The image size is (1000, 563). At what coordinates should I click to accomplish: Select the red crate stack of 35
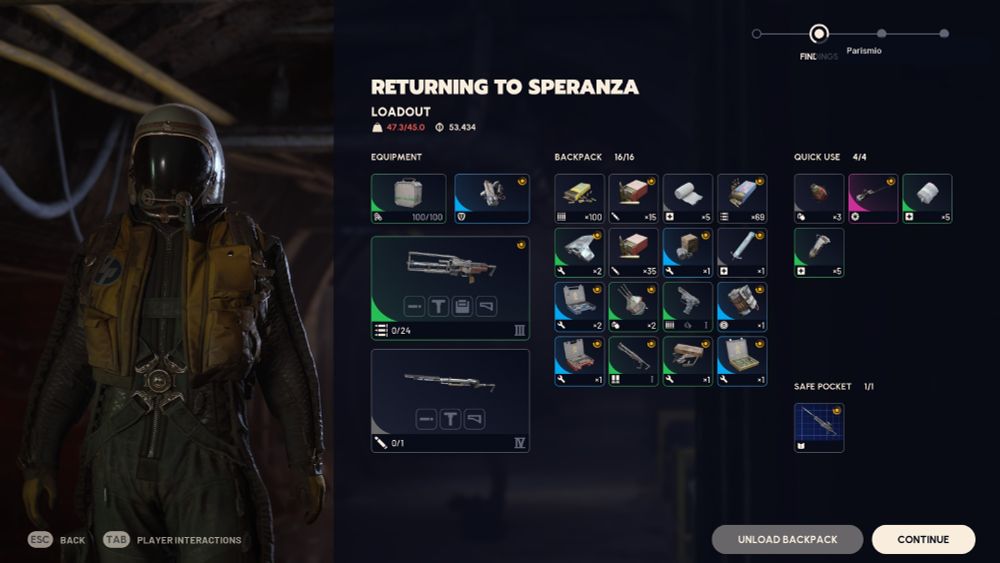(x=634, y=252)
